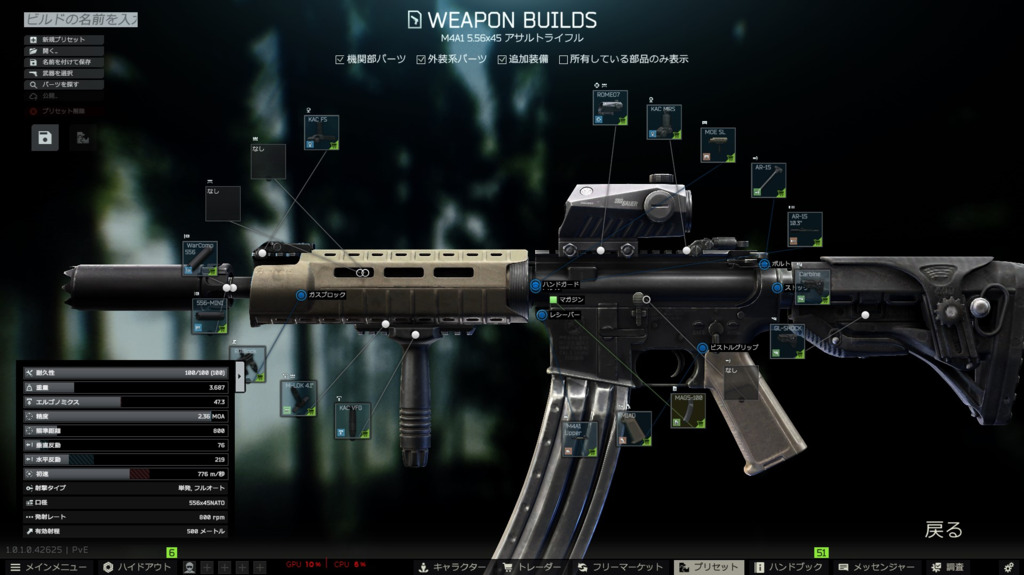The image size is (1024, 575).
Task: Open a saved build (開く)
Action: [64, 51]
